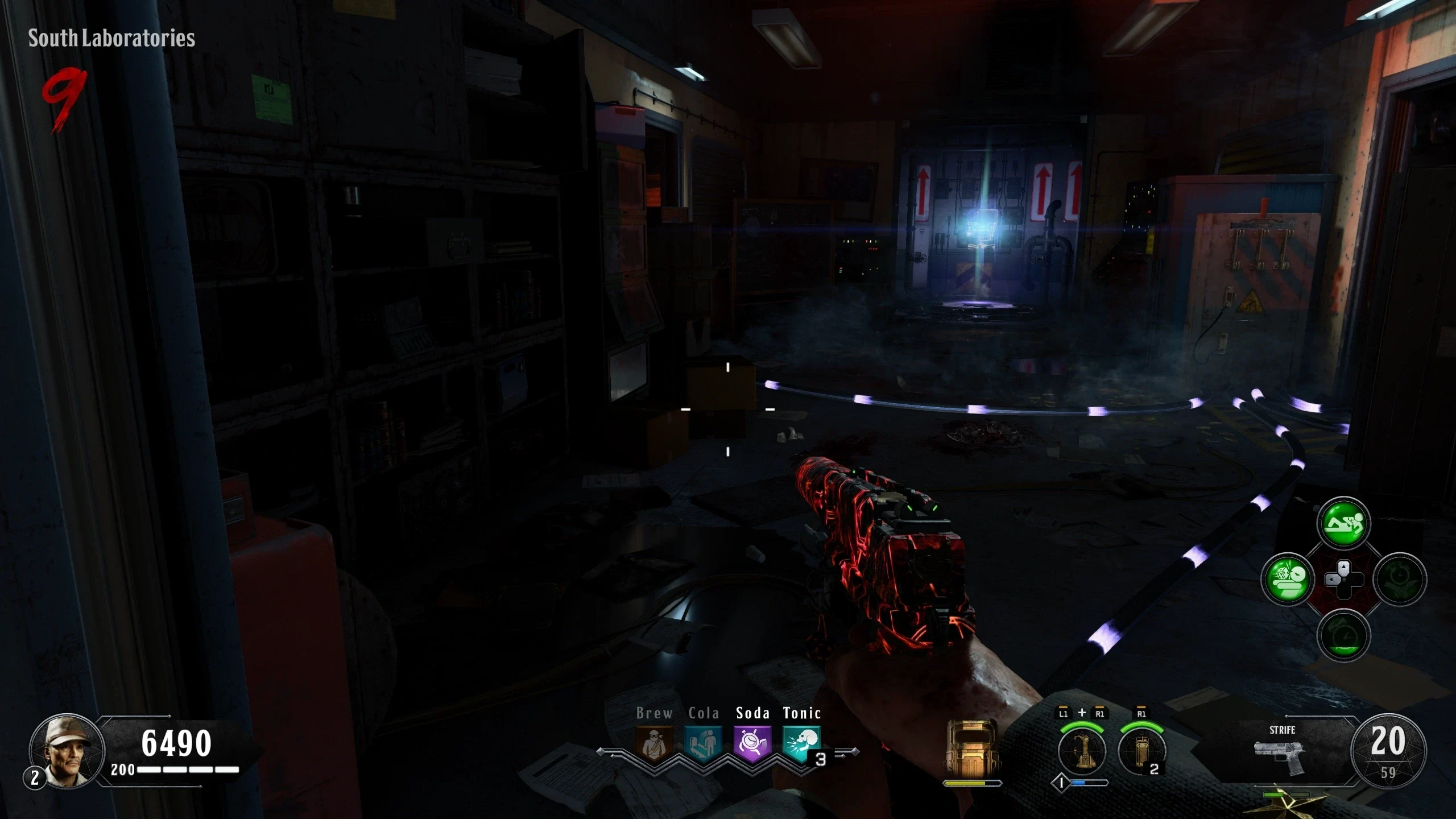
Task: Select the dimmed stopwatch-with-arrow elixir
Action: [1400, 580]
